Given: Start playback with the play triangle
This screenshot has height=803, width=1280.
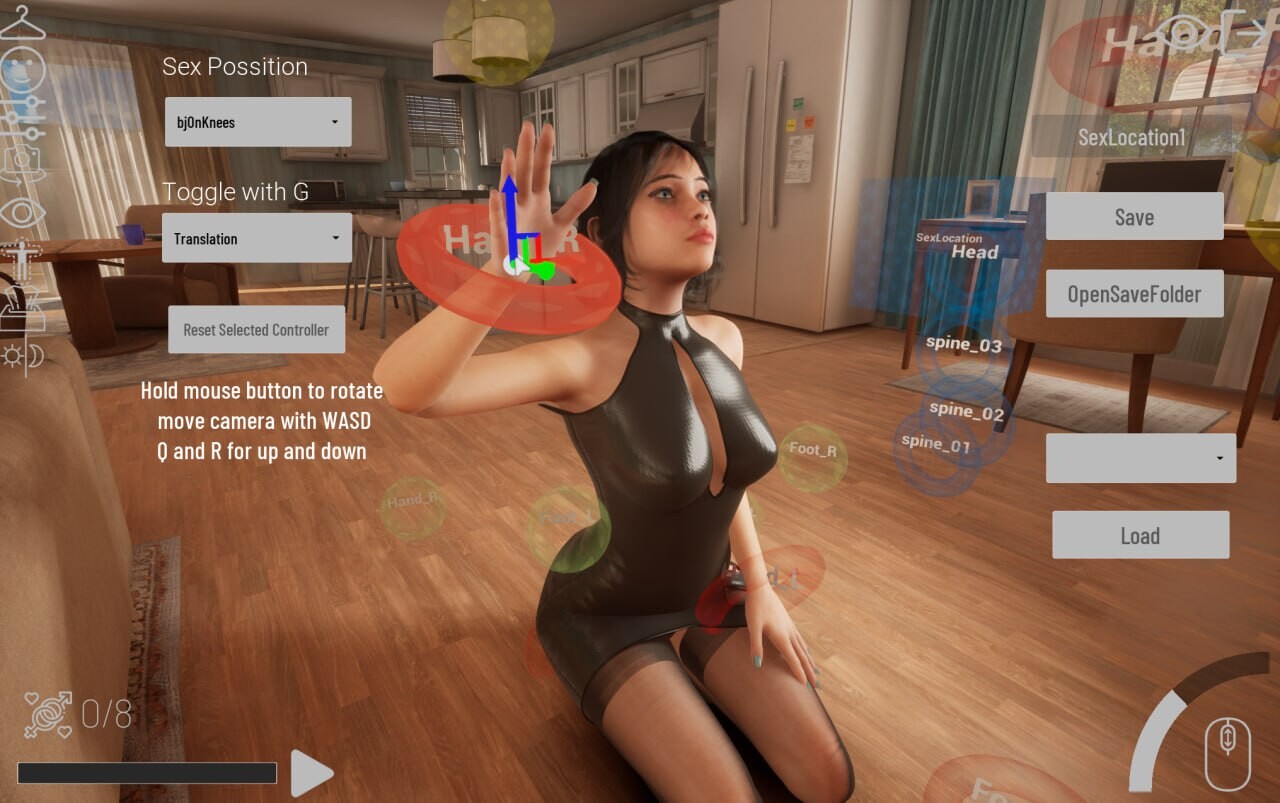Looking at the screenshot, I should pos(311,773).
